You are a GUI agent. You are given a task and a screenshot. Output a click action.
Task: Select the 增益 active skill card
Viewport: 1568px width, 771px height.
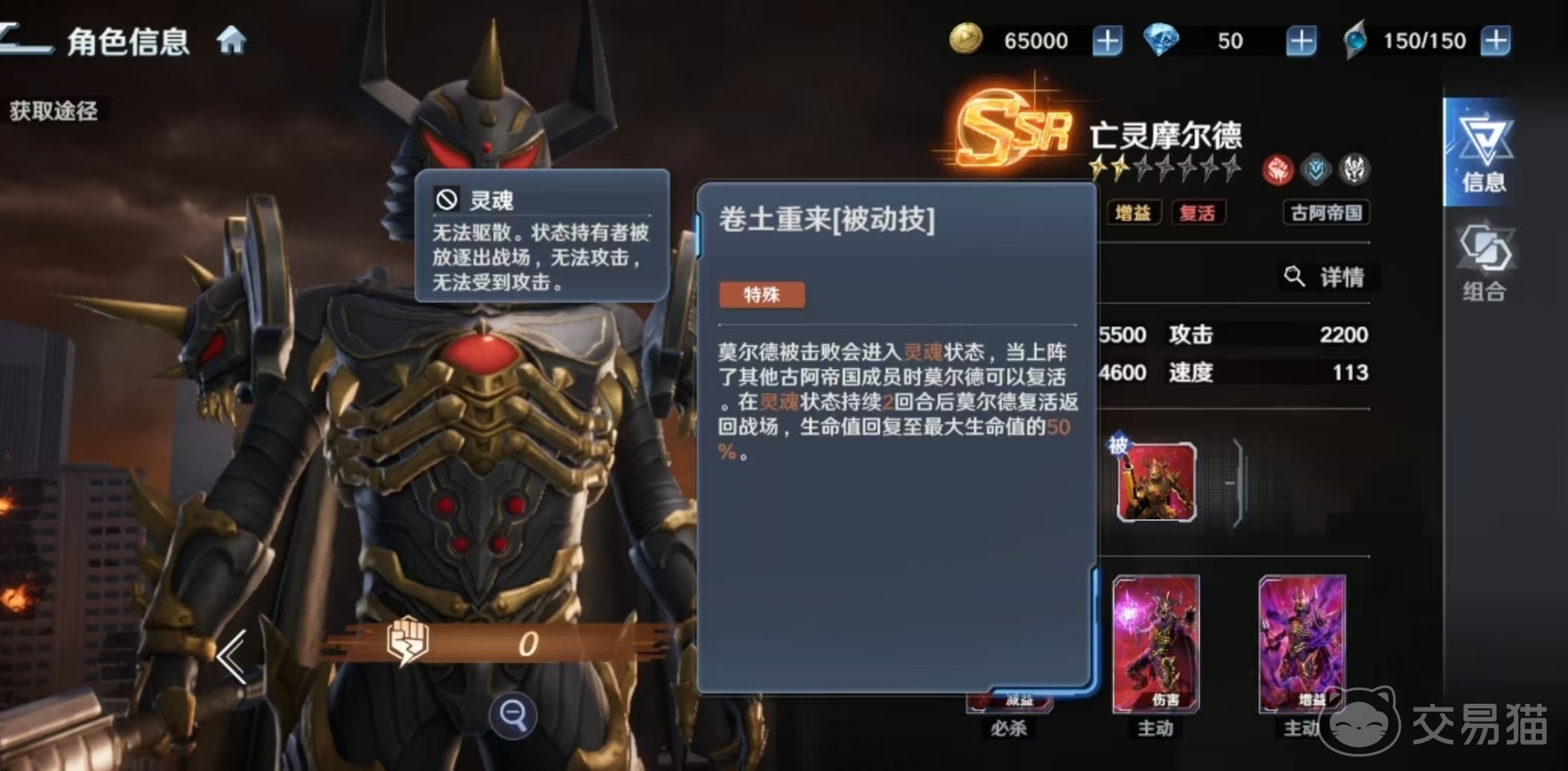click(1302, 644)
